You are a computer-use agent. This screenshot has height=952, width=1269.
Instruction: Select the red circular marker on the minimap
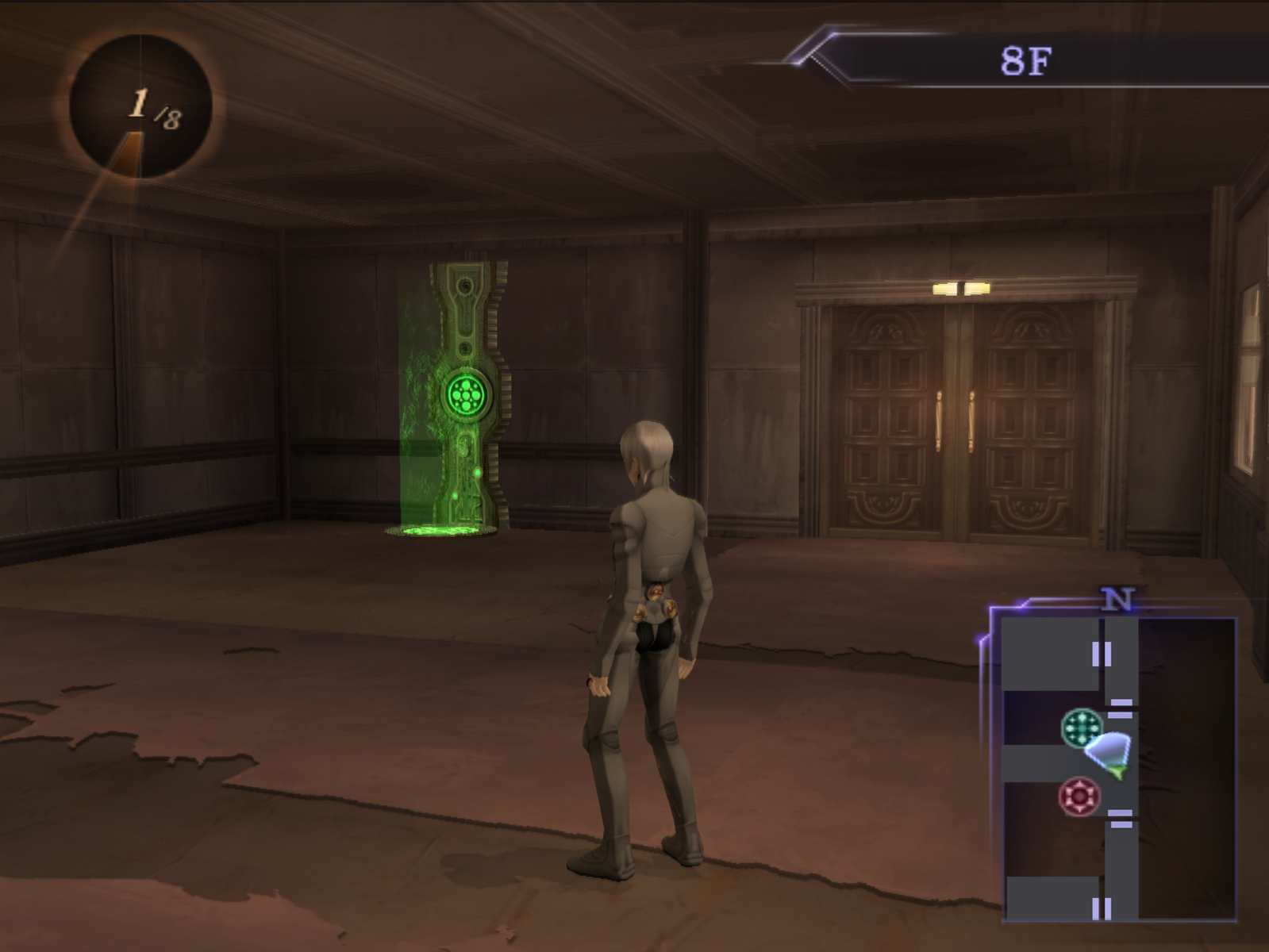click(1079, 796)
